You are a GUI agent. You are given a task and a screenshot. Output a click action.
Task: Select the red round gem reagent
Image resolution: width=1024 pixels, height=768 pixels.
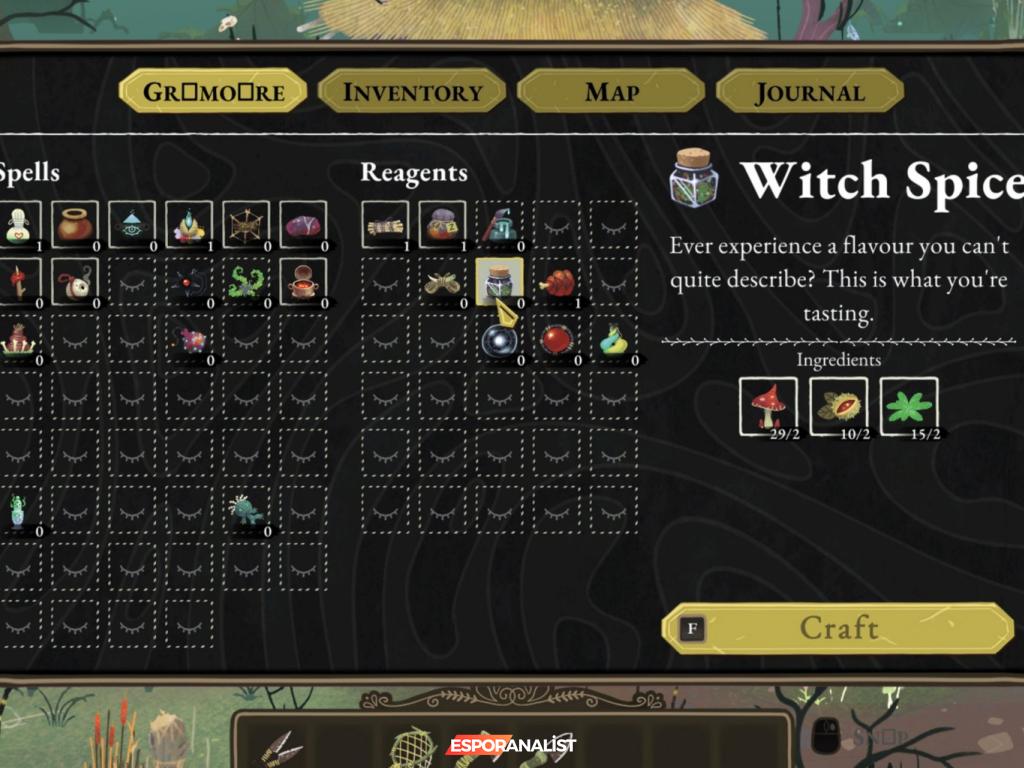(x=556, y=340)
